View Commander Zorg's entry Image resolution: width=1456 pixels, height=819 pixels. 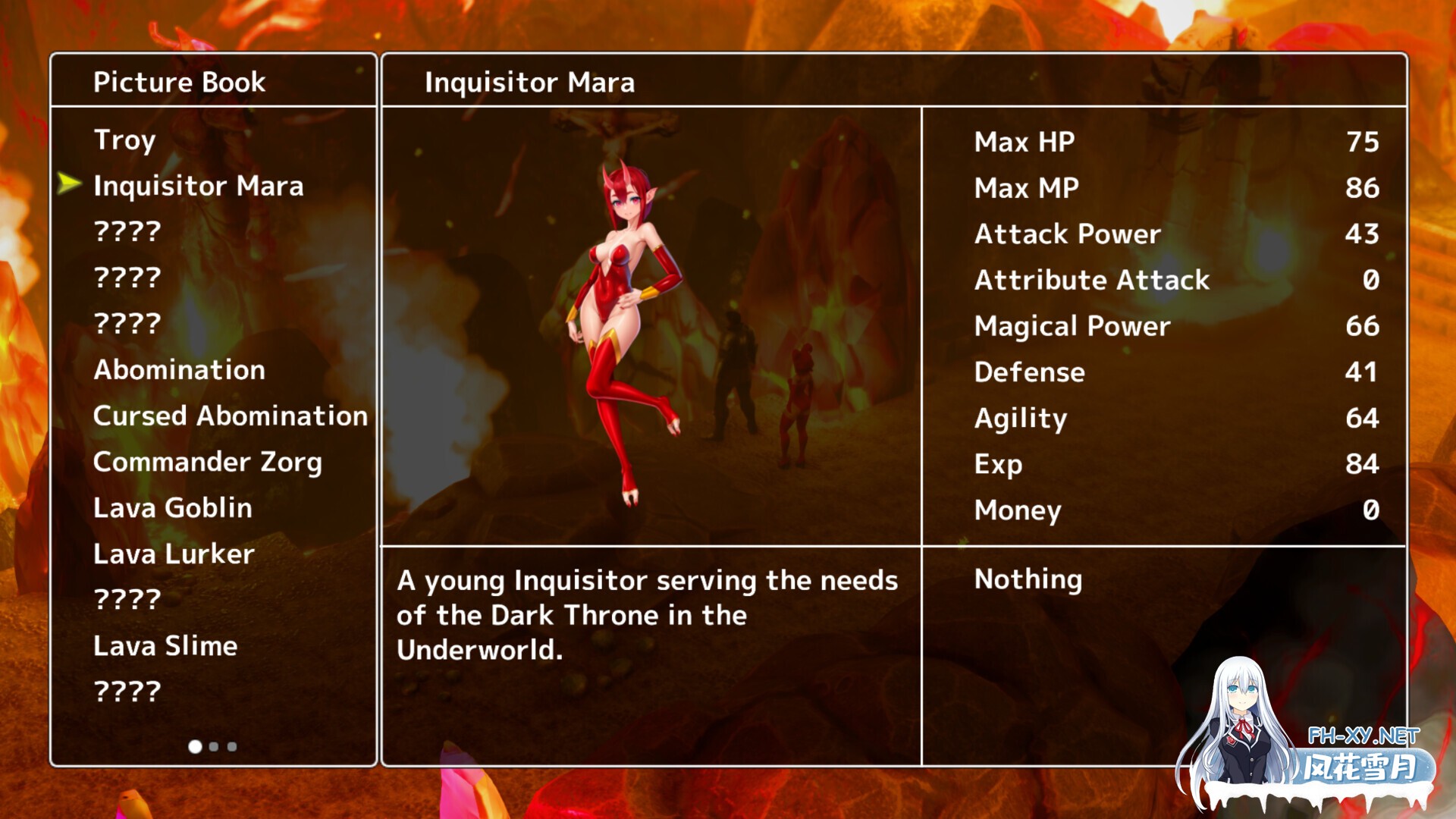(x=207, y=462)
